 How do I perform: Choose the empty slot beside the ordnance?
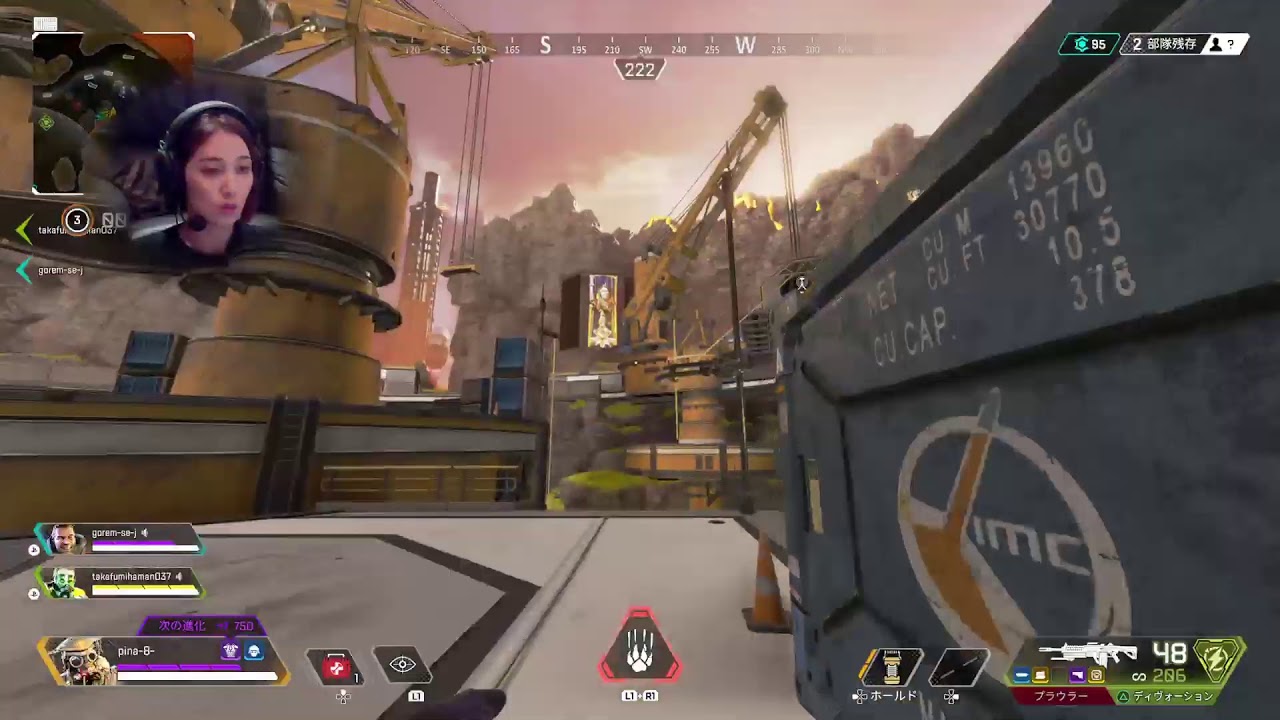(x=958, y=667)
